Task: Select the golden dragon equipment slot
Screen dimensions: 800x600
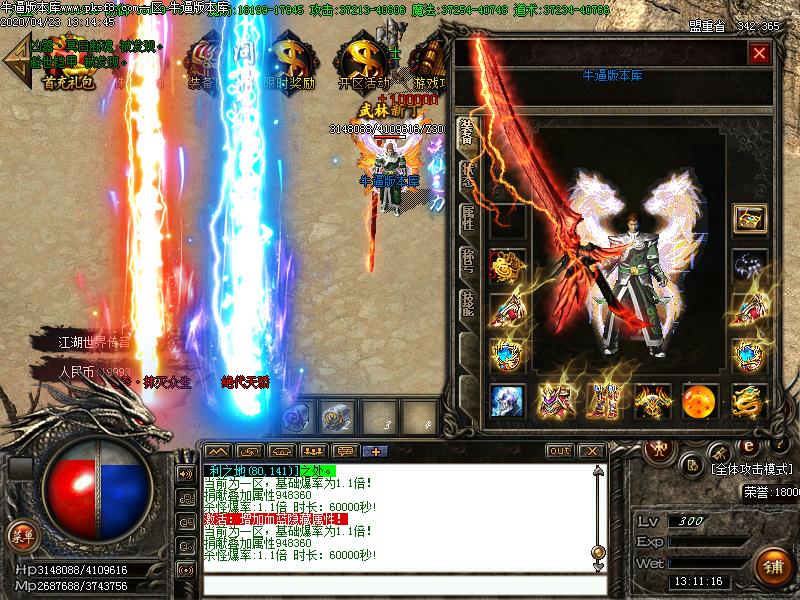Action: (747, 400)
